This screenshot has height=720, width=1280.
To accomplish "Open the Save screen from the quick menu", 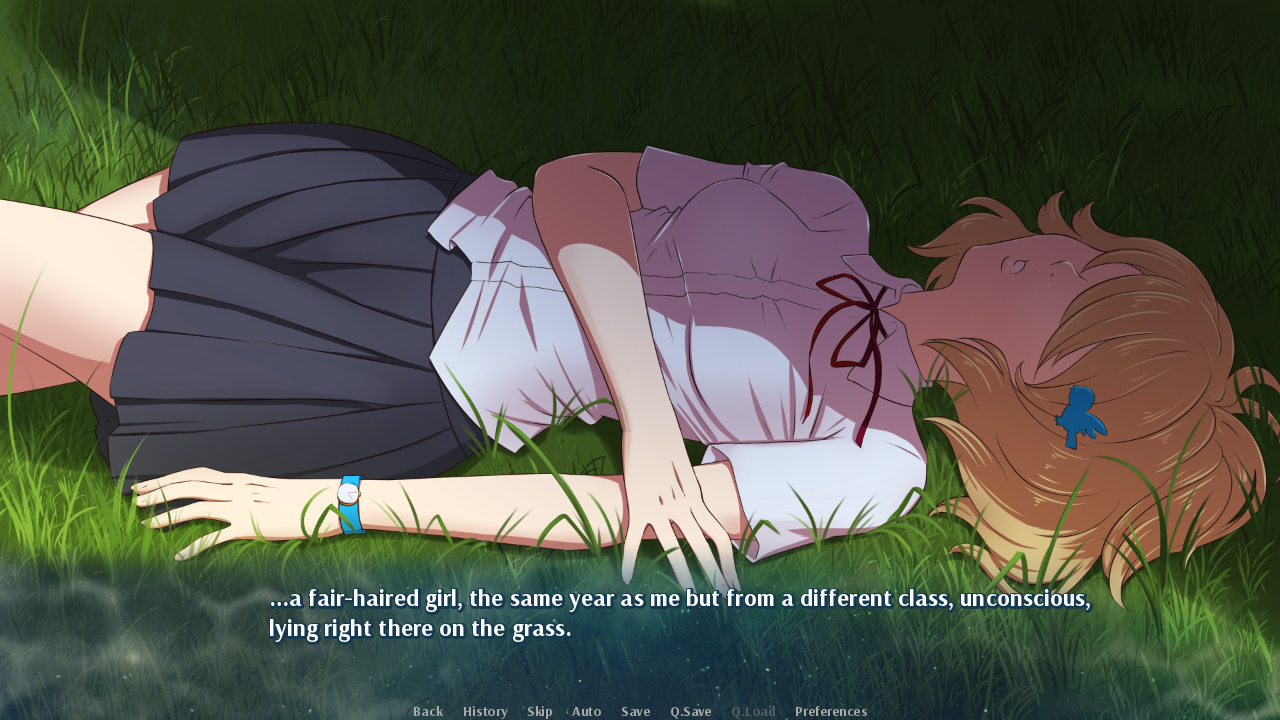I will [635, 711].
